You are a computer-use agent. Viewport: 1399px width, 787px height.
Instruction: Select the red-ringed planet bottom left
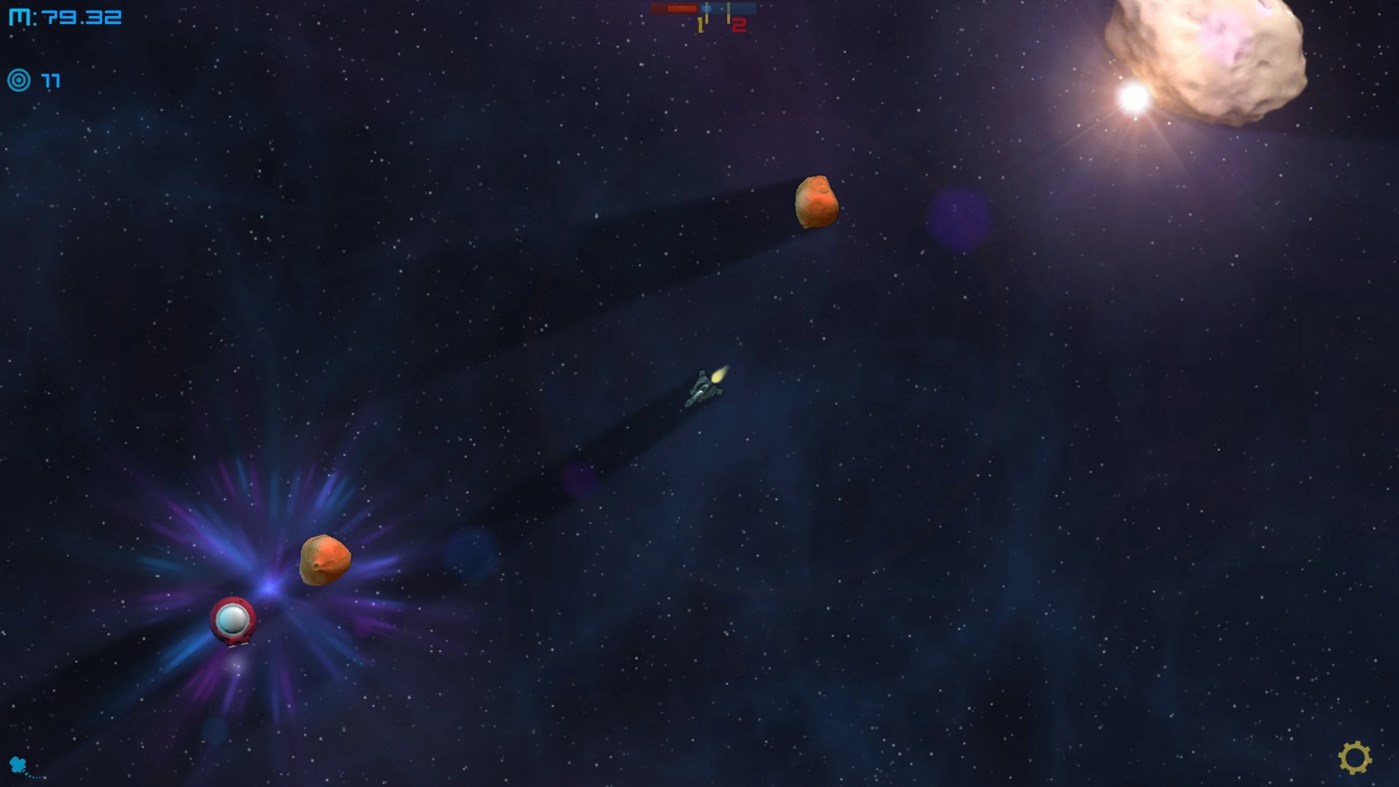(x=231, y=622)
